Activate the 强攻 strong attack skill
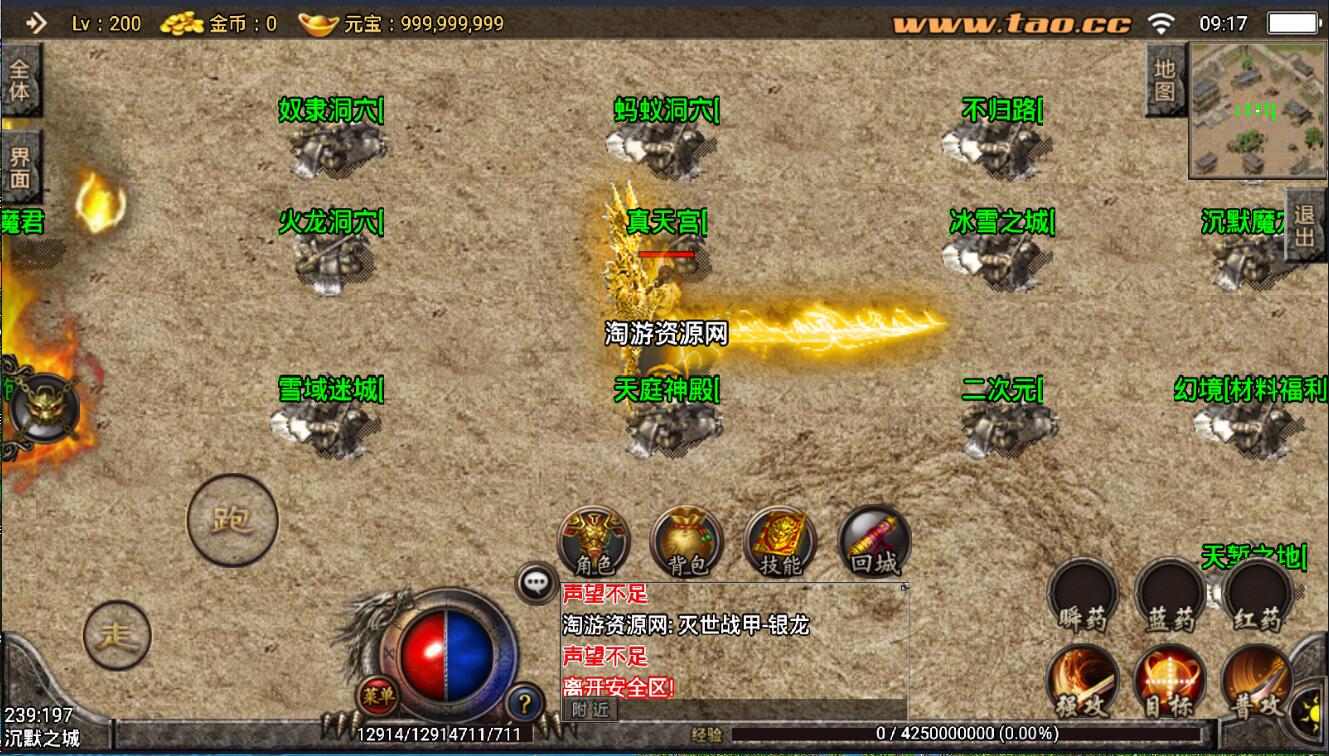1329x756 pixels. [1083, 682]
